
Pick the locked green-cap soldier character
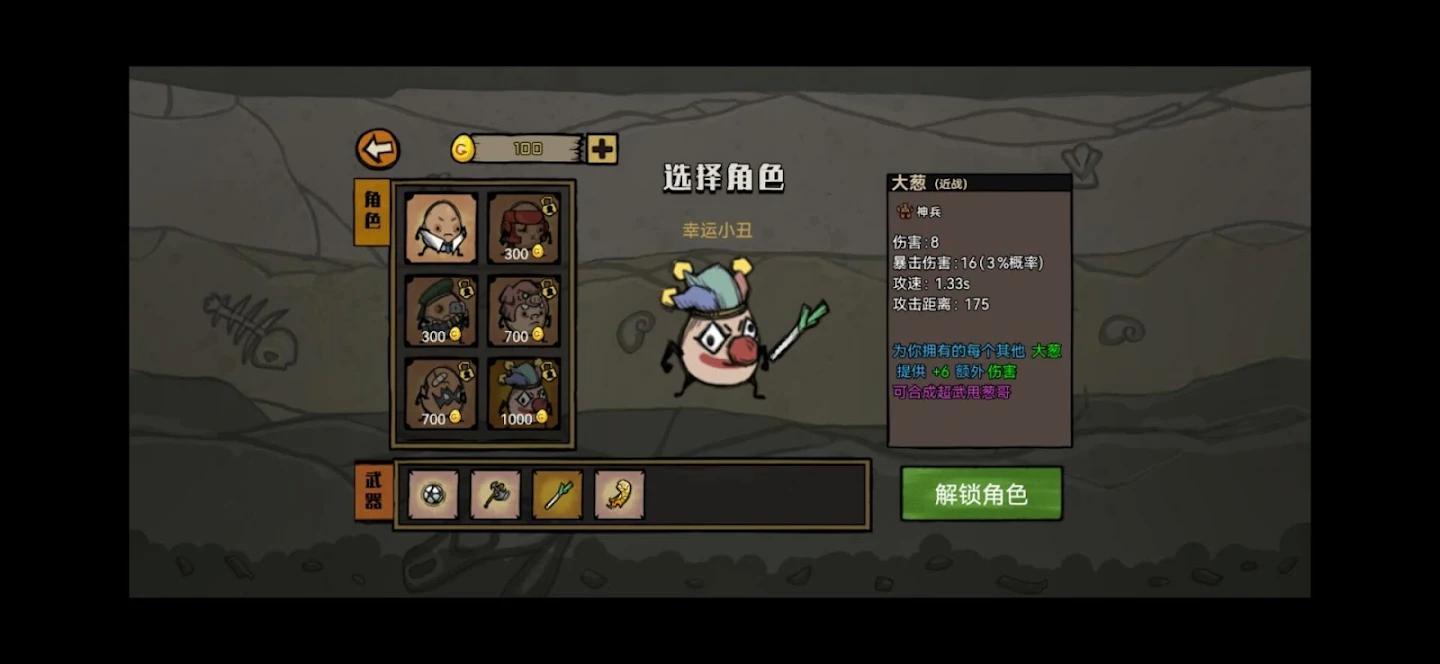(441, 311)
